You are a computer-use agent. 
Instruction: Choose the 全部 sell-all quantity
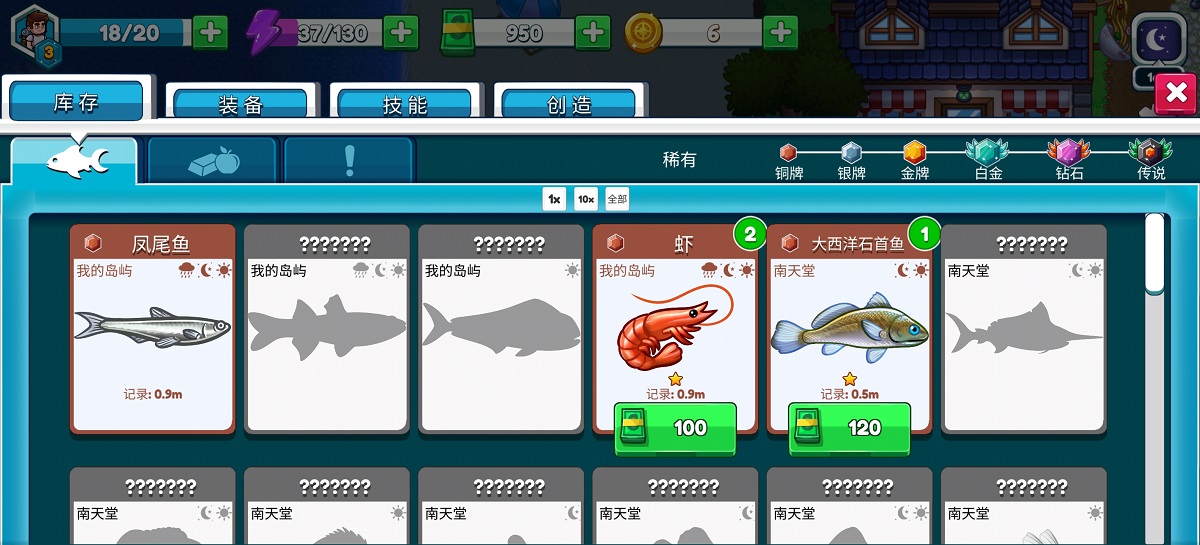pyautogui.click(x=617, y=199)
